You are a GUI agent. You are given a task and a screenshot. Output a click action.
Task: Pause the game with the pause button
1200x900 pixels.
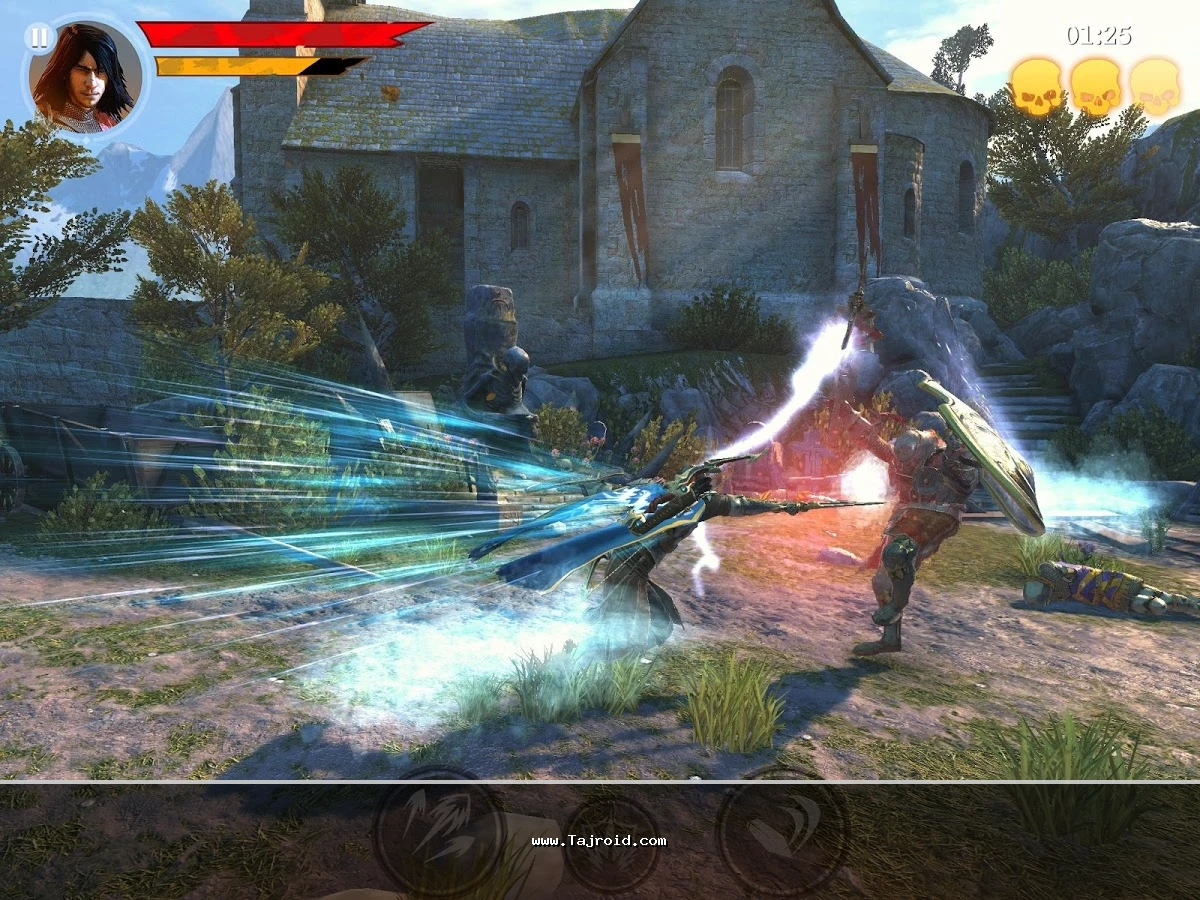pos(39,39)
